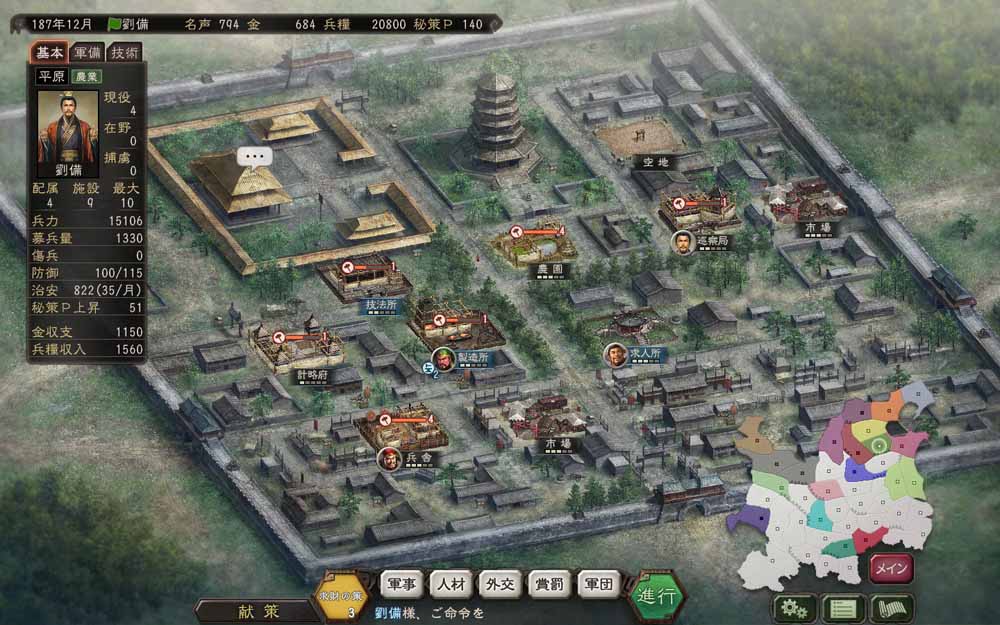This screenshot has width=1000, height=625.
Task: Choose the 外交 command
Action: tap(501, 584)
